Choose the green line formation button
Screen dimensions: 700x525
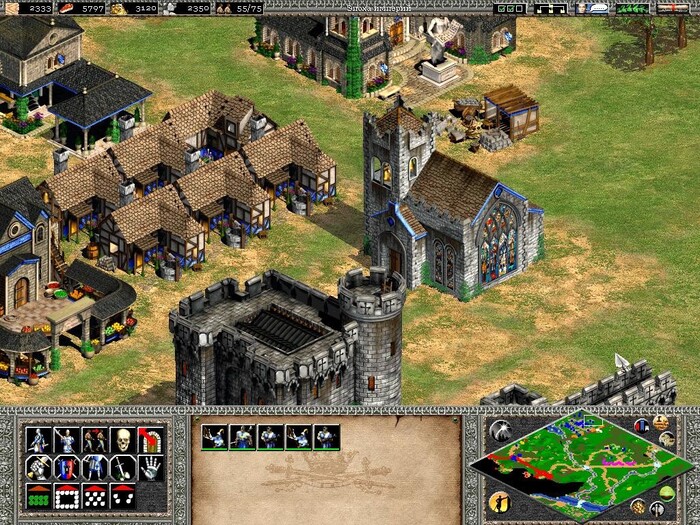tap(38, 494)
